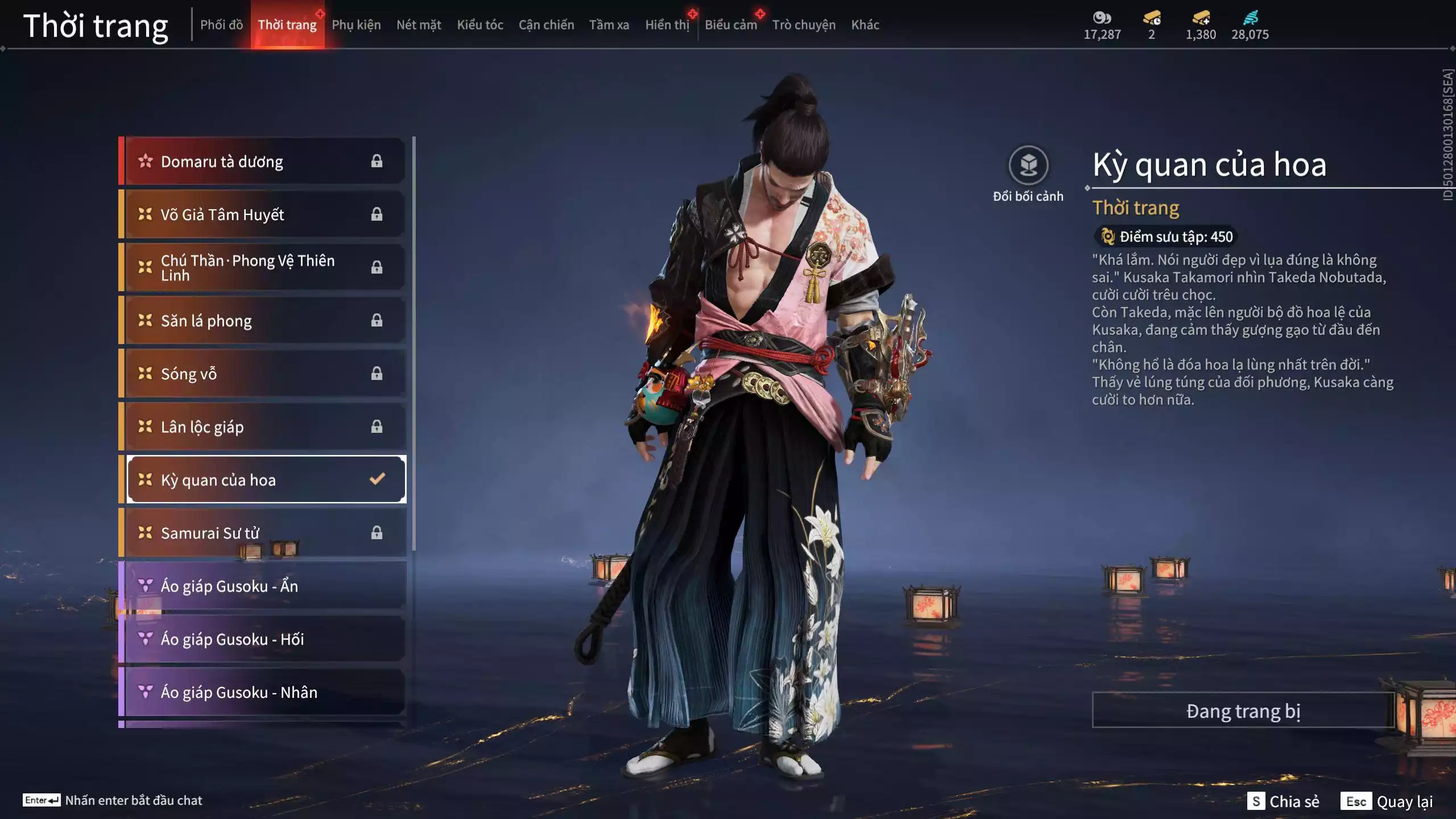Open the Cận chiến tab
The height and width of the screenshot is (819, 1456).
(x=546, y=25)
